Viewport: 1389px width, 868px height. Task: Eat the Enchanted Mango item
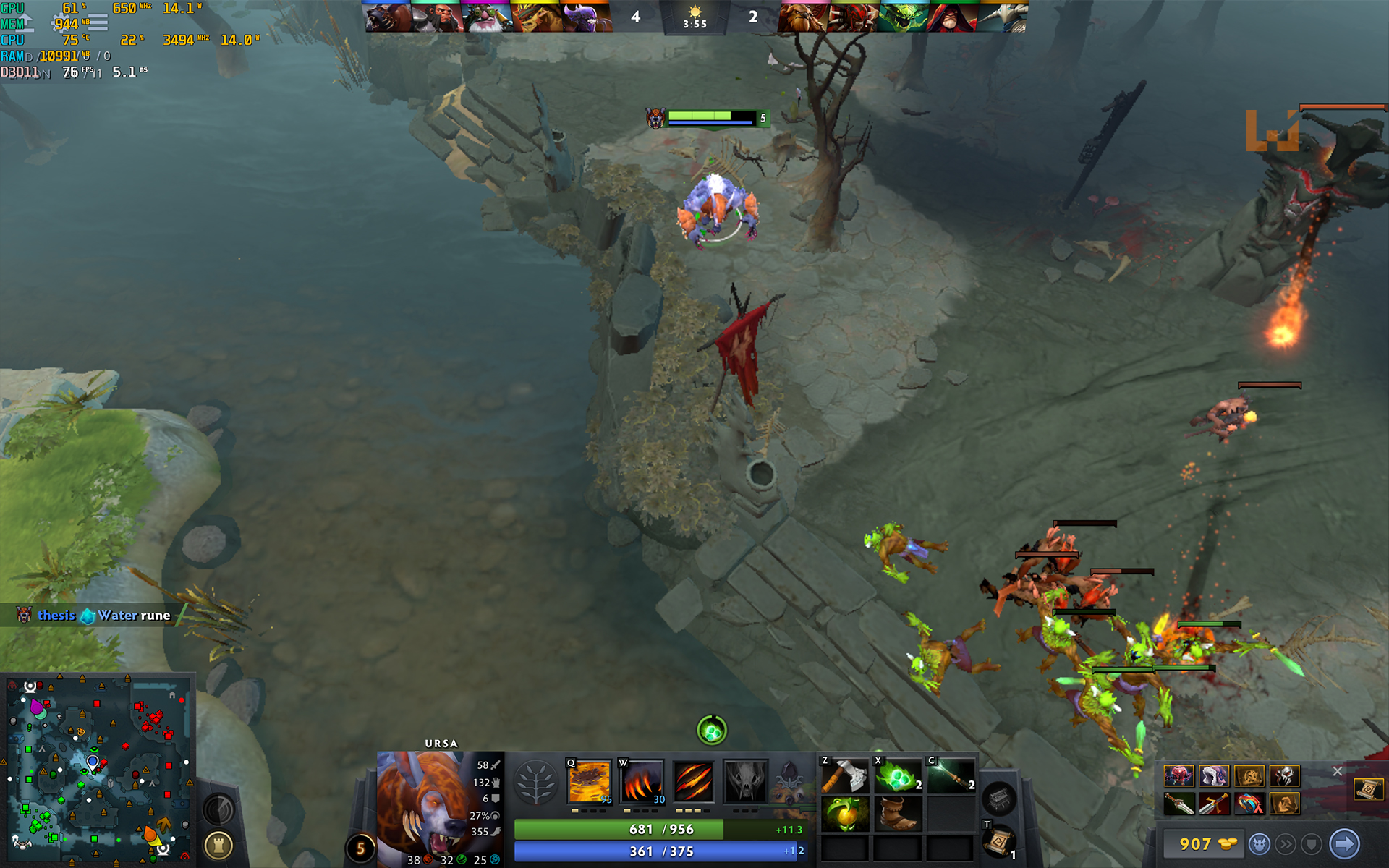coord(844,814)
